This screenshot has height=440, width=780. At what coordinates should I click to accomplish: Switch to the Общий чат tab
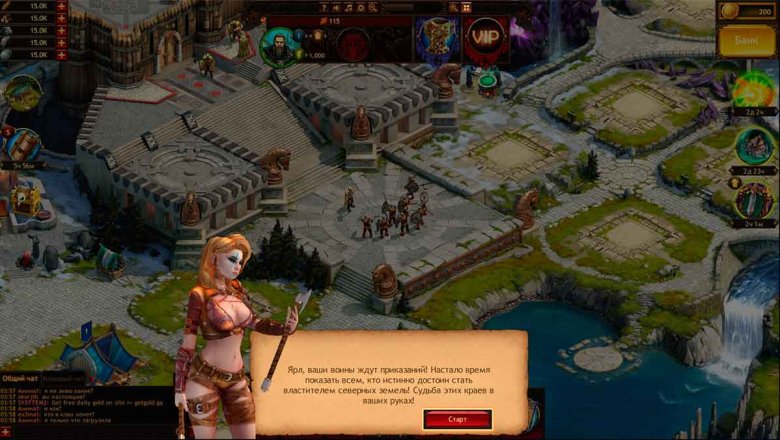pyautogui.click(x=21, y=378)
